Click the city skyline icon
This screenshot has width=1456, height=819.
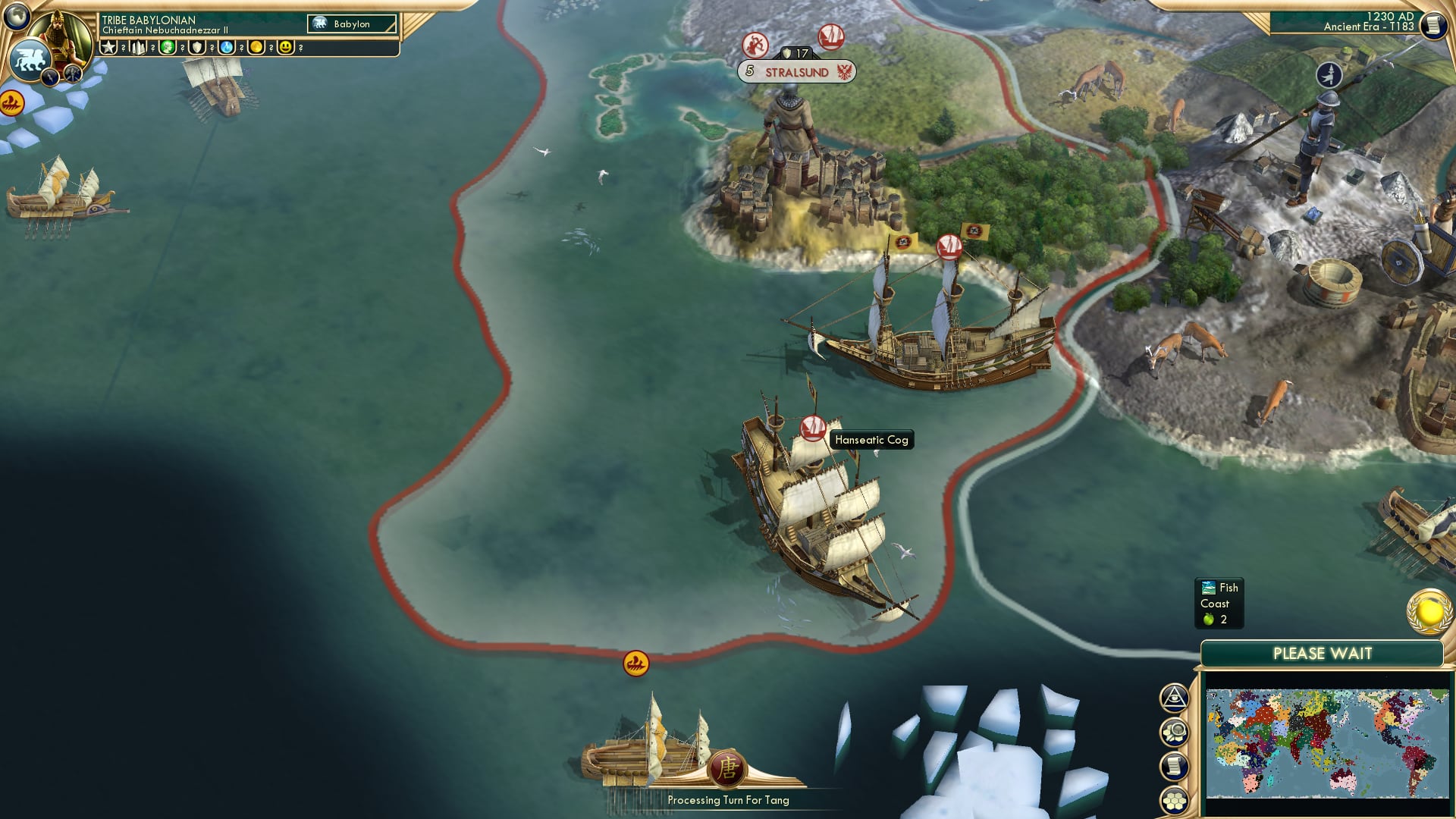pos(138,48)
